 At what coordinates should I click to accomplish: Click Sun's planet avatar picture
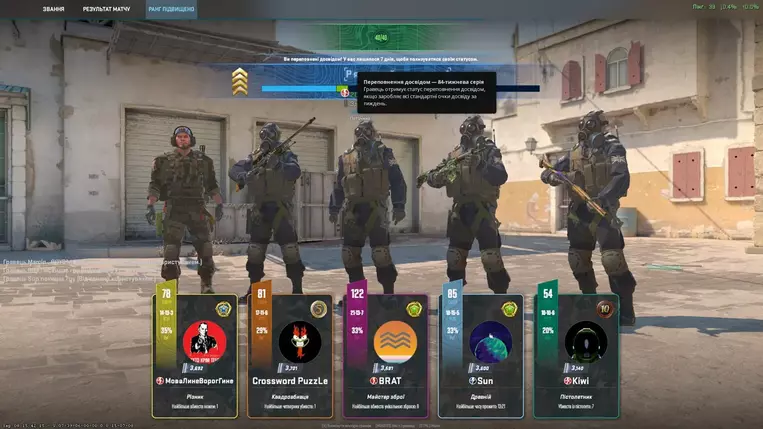pyautogui.click(x=490, y=341)
